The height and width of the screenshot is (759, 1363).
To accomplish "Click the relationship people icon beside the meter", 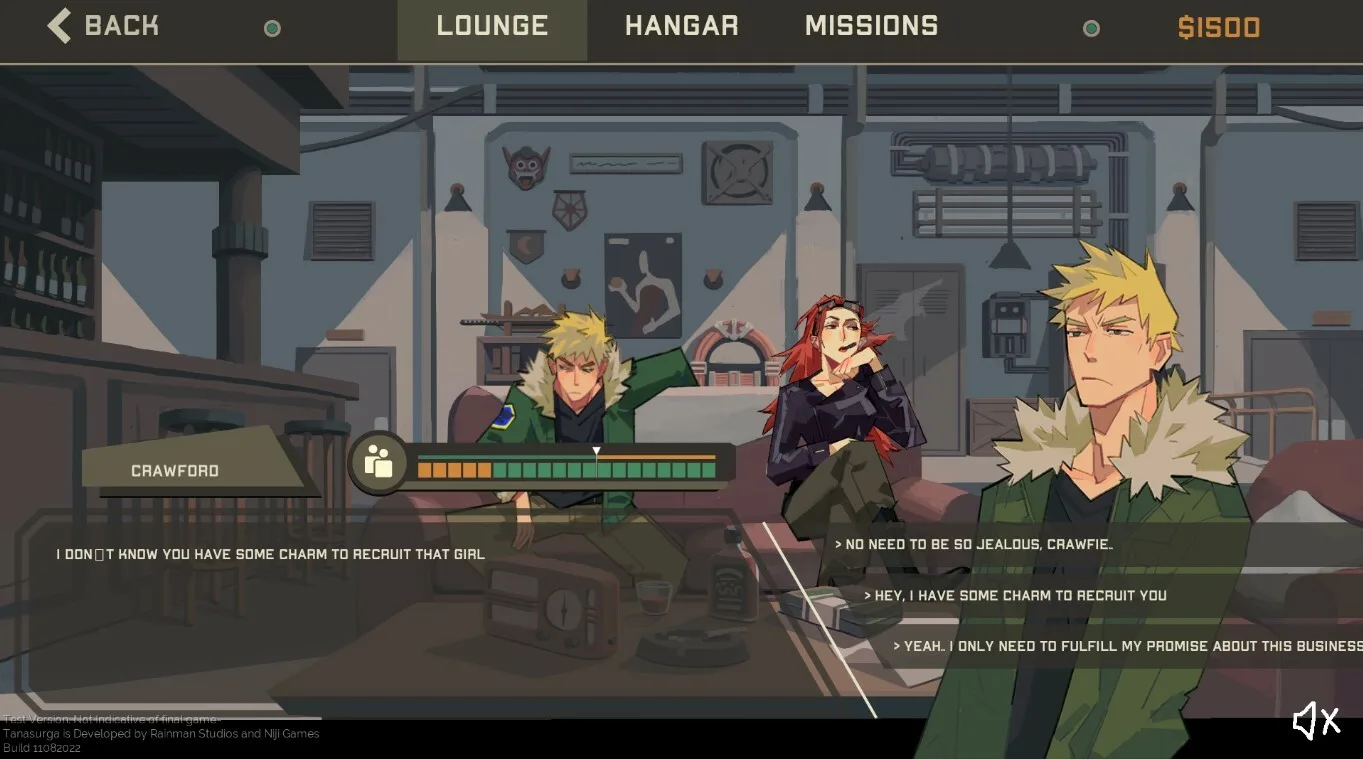I will tap(378, 462).
